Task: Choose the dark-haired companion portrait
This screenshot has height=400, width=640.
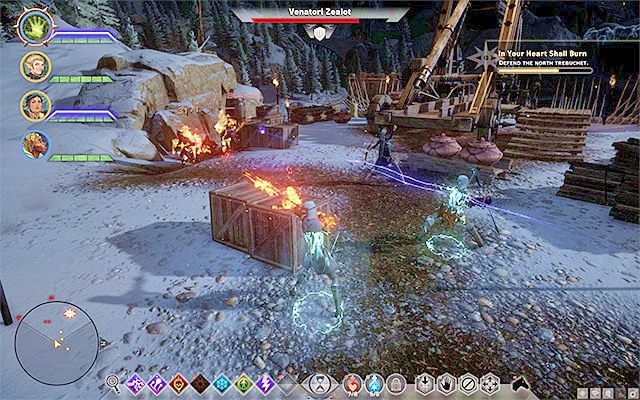Action: pyautogui.click(x=34, y=104)
